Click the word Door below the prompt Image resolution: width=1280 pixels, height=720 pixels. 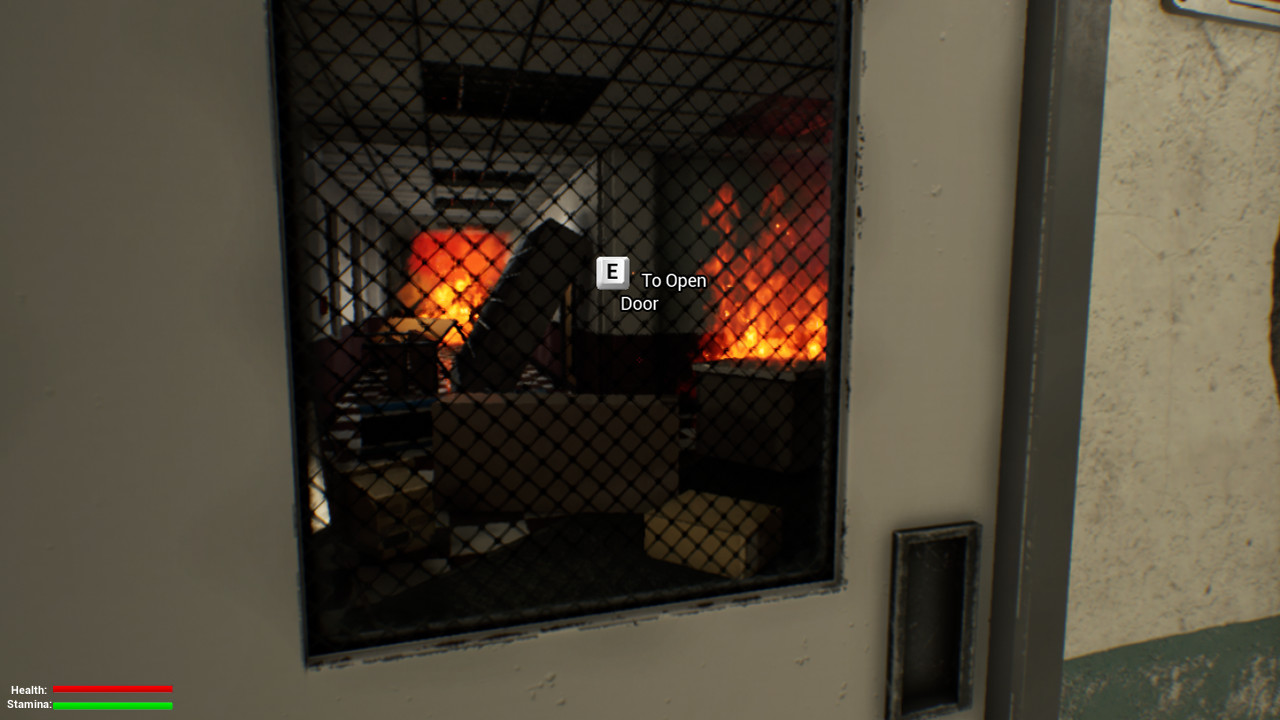pyautogui.click(x=641, y=303)
